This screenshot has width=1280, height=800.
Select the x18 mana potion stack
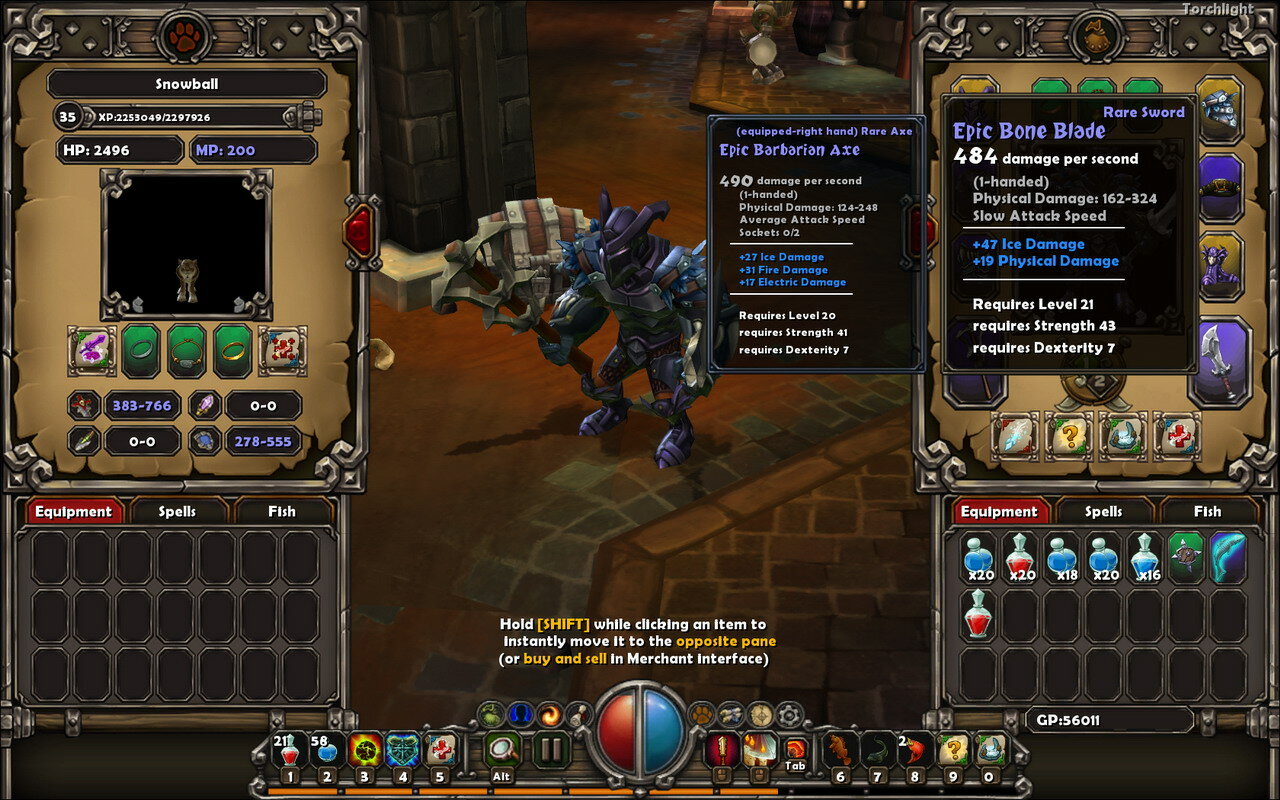[x=1061, y=557]
